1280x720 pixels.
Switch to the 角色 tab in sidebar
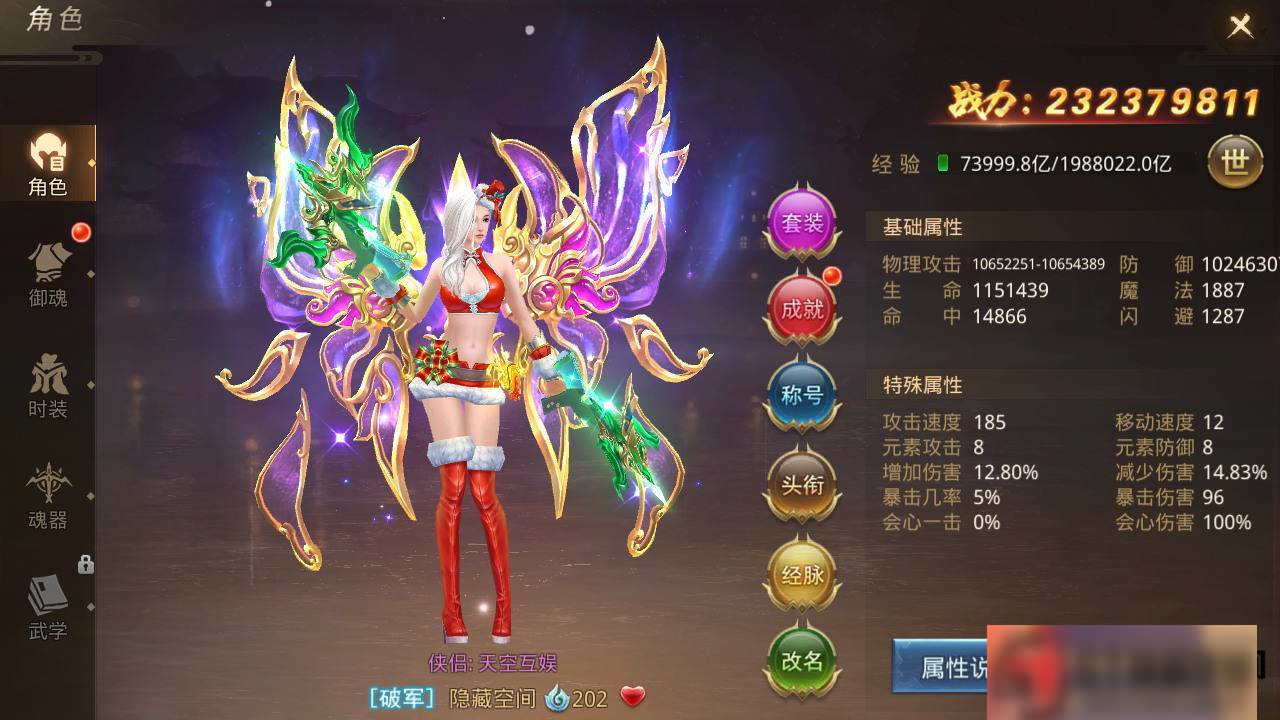coord(48,160)
